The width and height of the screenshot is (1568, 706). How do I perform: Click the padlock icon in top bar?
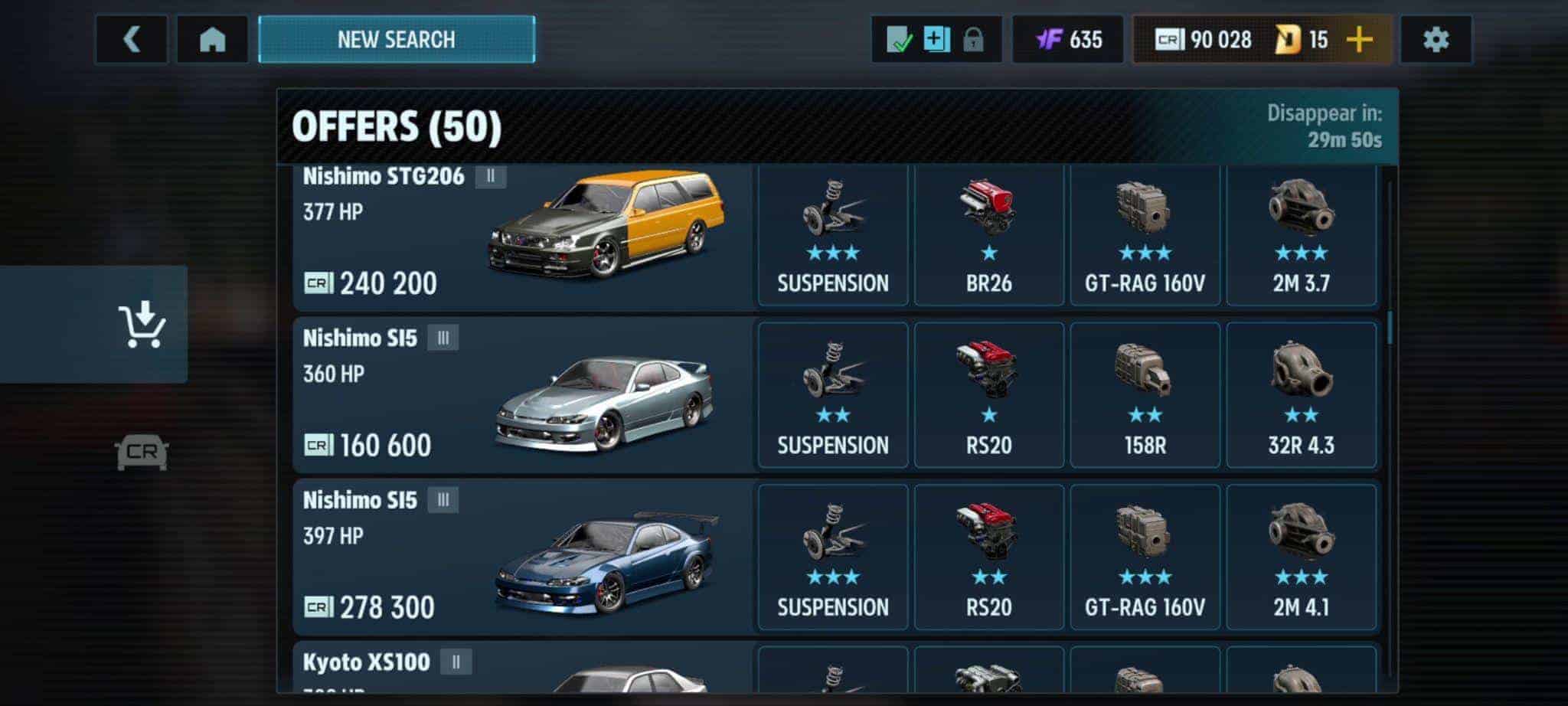coord(973,40)
